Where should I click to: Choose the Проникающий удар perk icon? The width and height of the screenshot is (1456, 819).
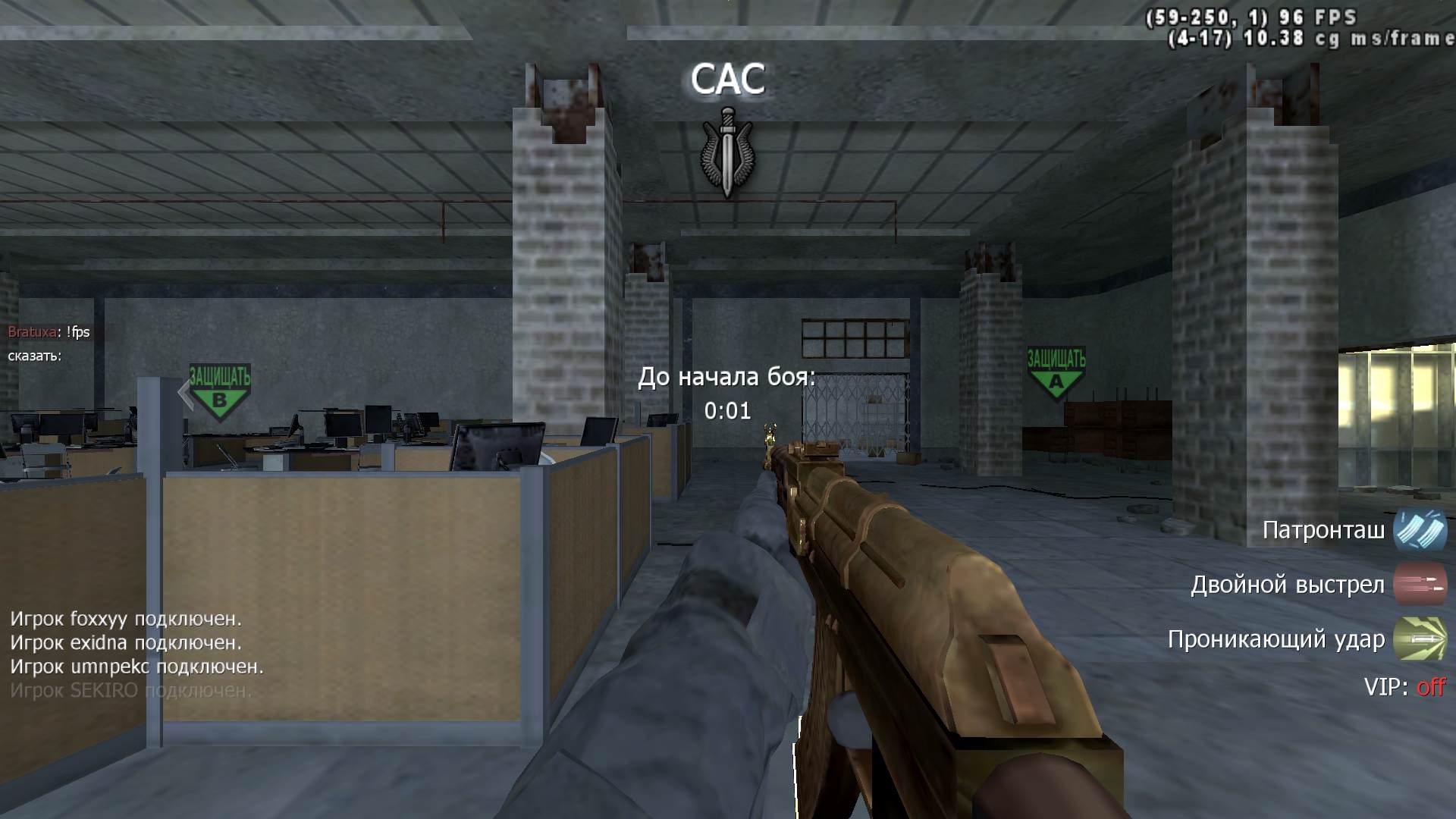pyautogui.click(x=1420, y=639)
